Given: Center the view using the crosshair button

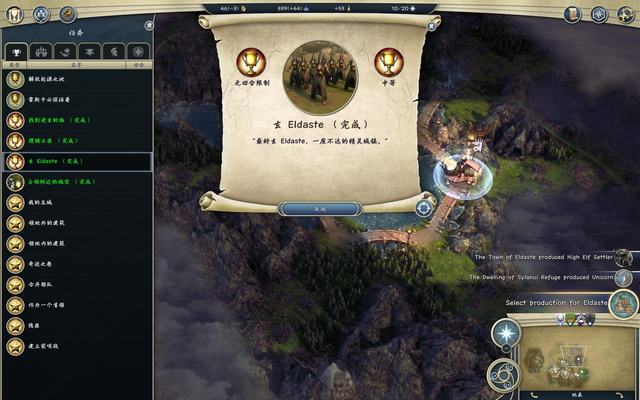Looking at the screenshot, I should [x=424, y=208].
